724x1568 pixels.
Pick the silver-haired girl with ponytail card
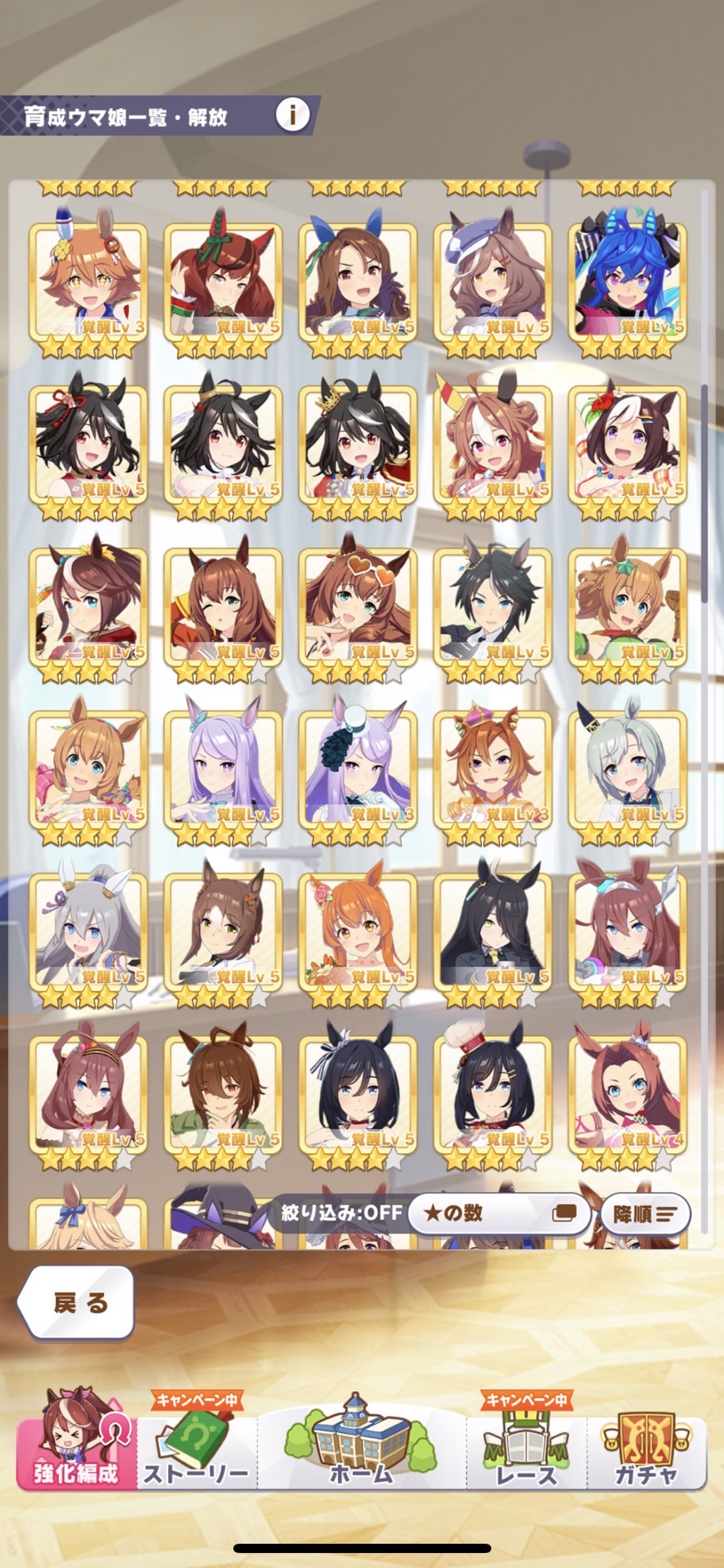click(x=88, y=928)
